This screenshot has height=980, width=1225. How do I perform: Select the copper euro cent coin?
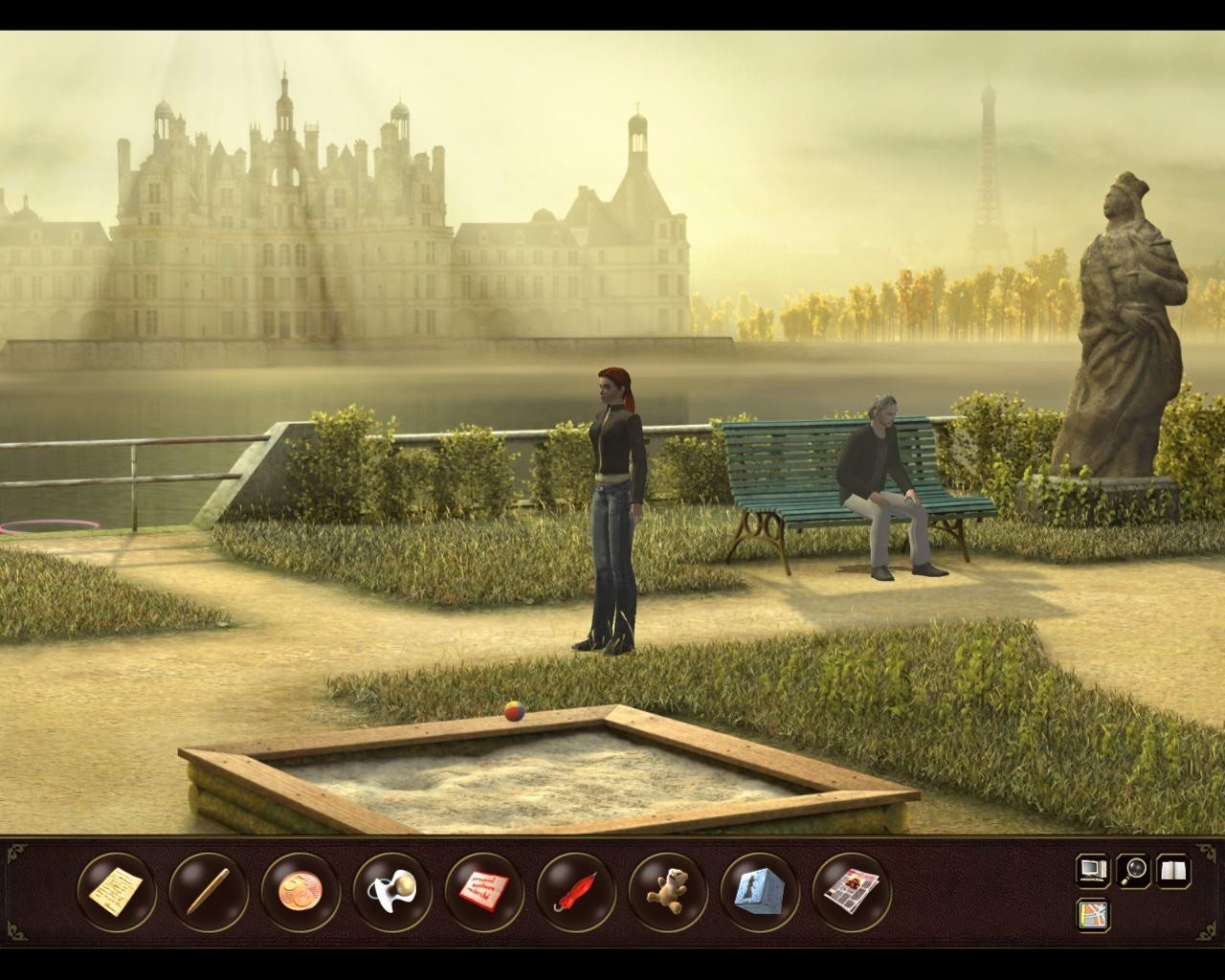[300, 890]
